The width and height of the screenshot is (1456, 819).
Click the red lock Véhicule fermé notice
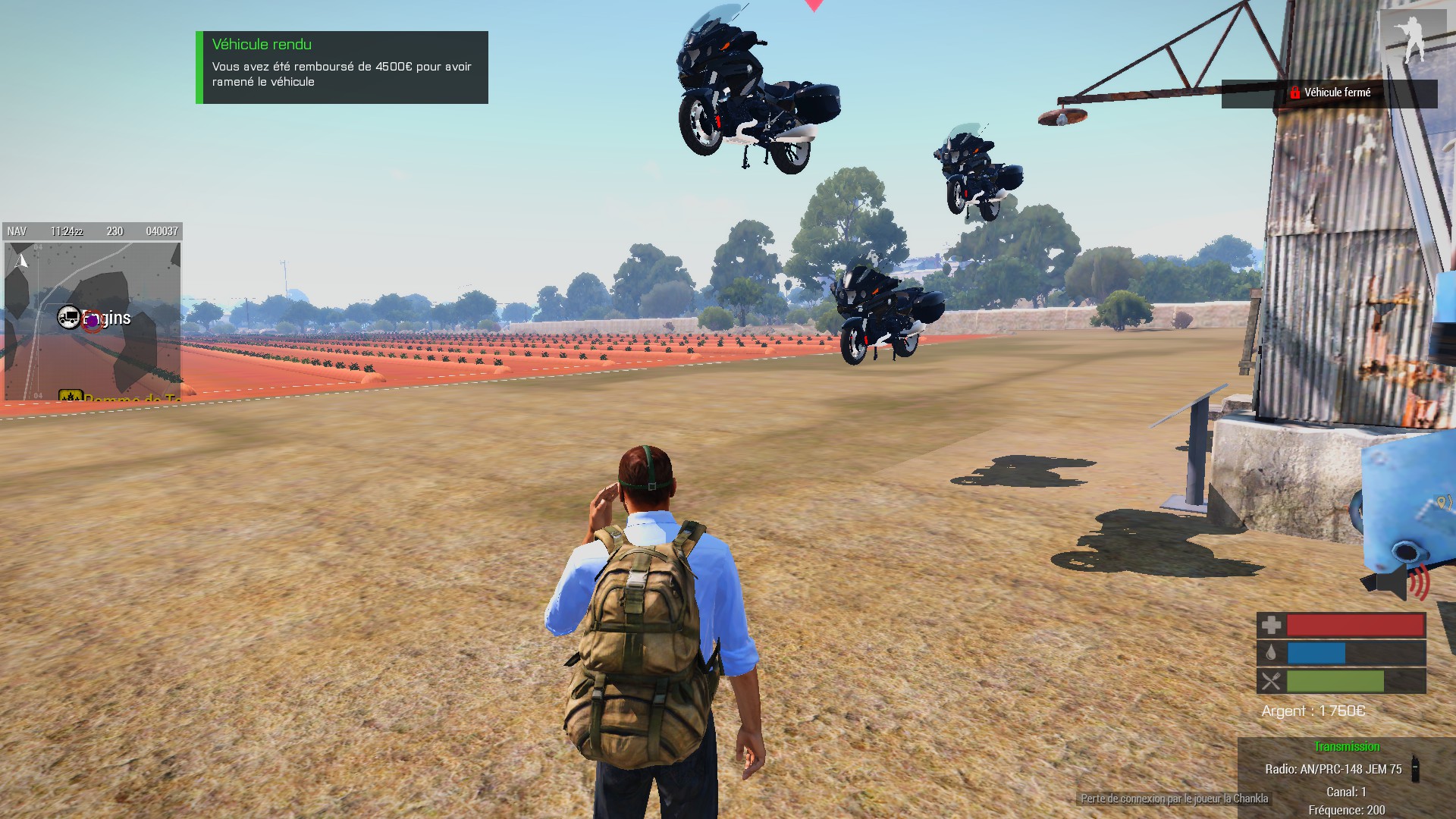point(1329,93)
